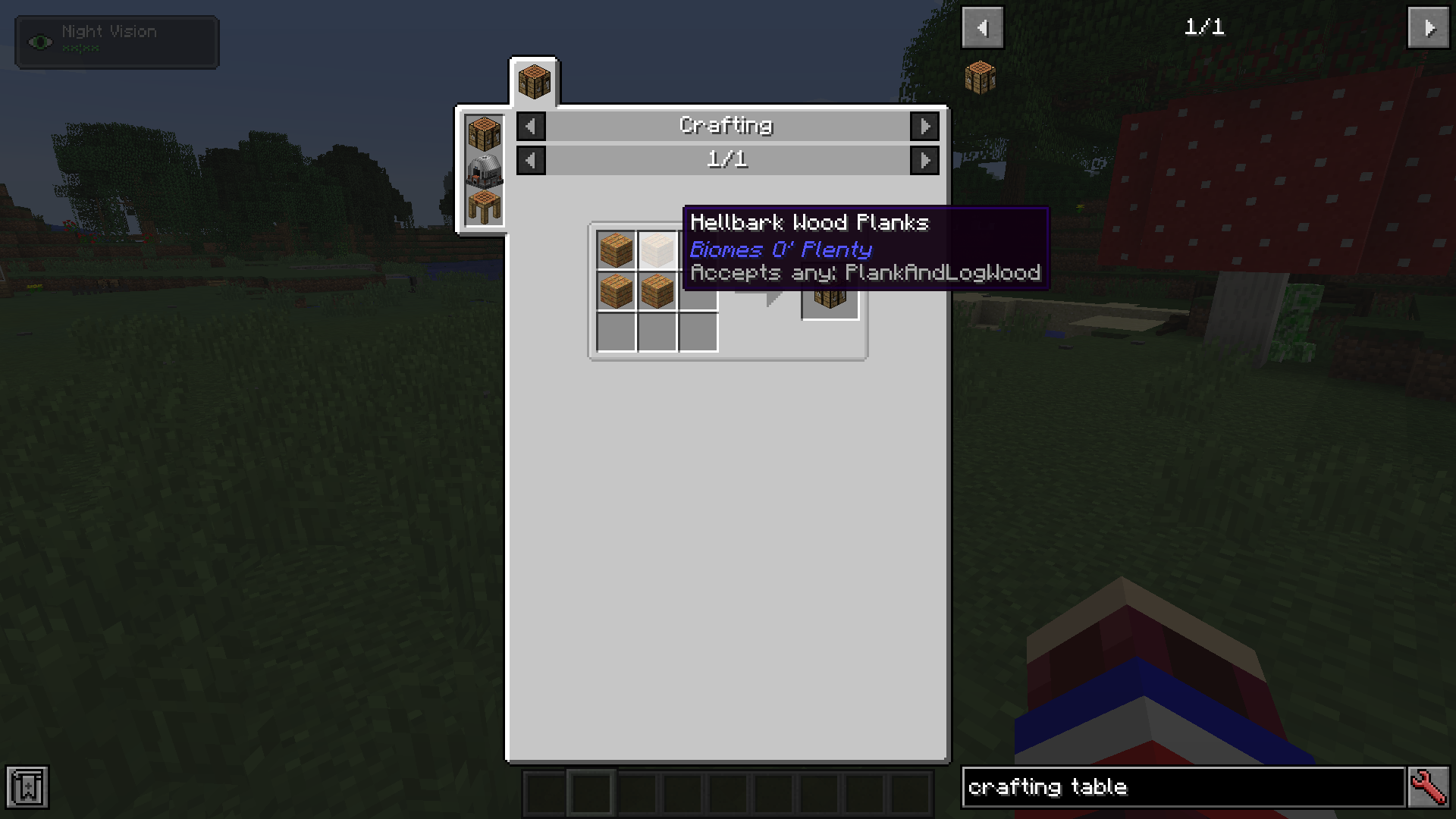The width and height of the screenshot is (1456, 819).
Task: Click the right arrow beside the Crafting header
Action: coord(924,126)
